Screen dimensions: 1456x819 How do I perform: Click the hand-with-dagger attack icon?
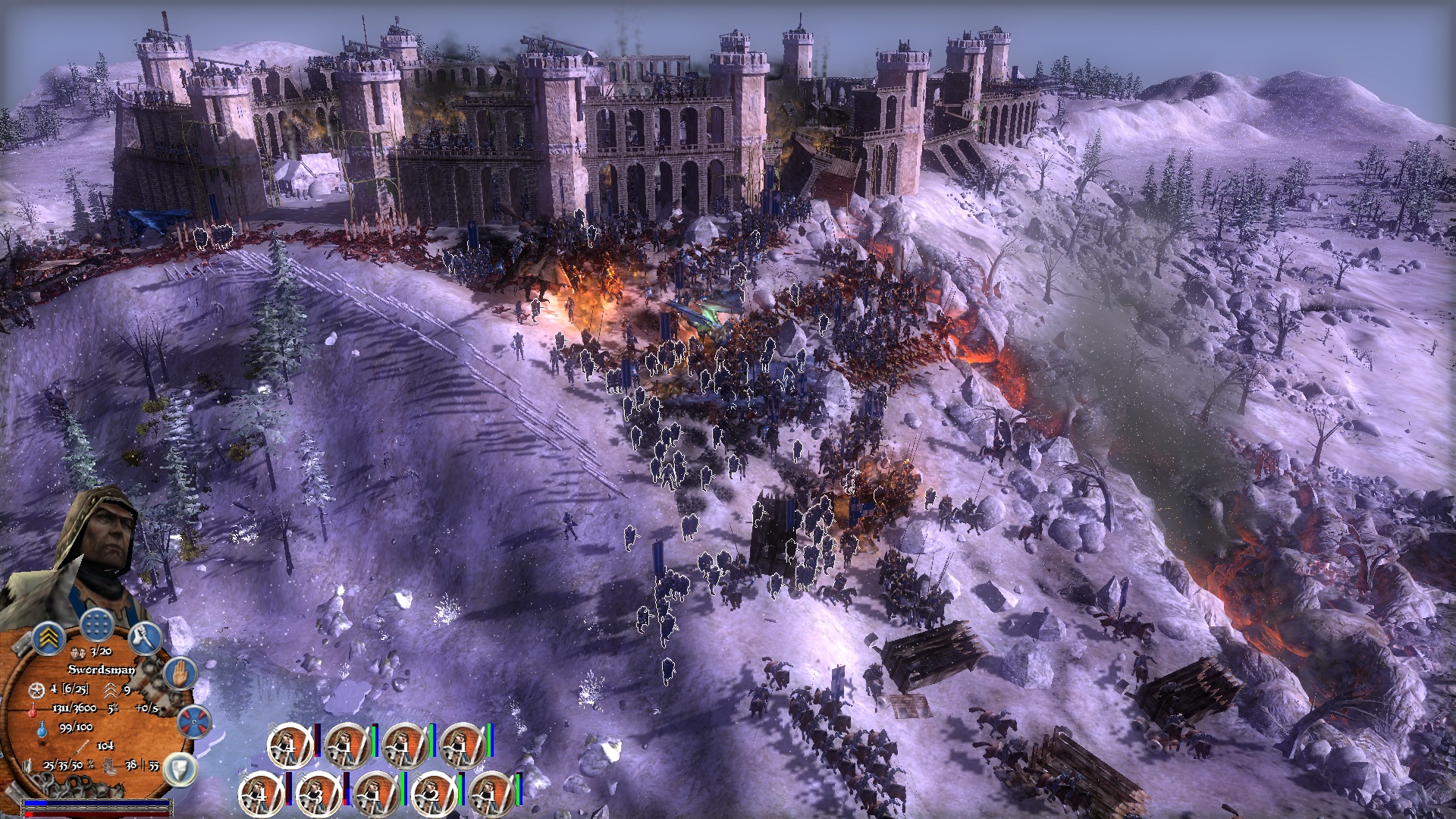pyautogui.click(x=145, y=639)
